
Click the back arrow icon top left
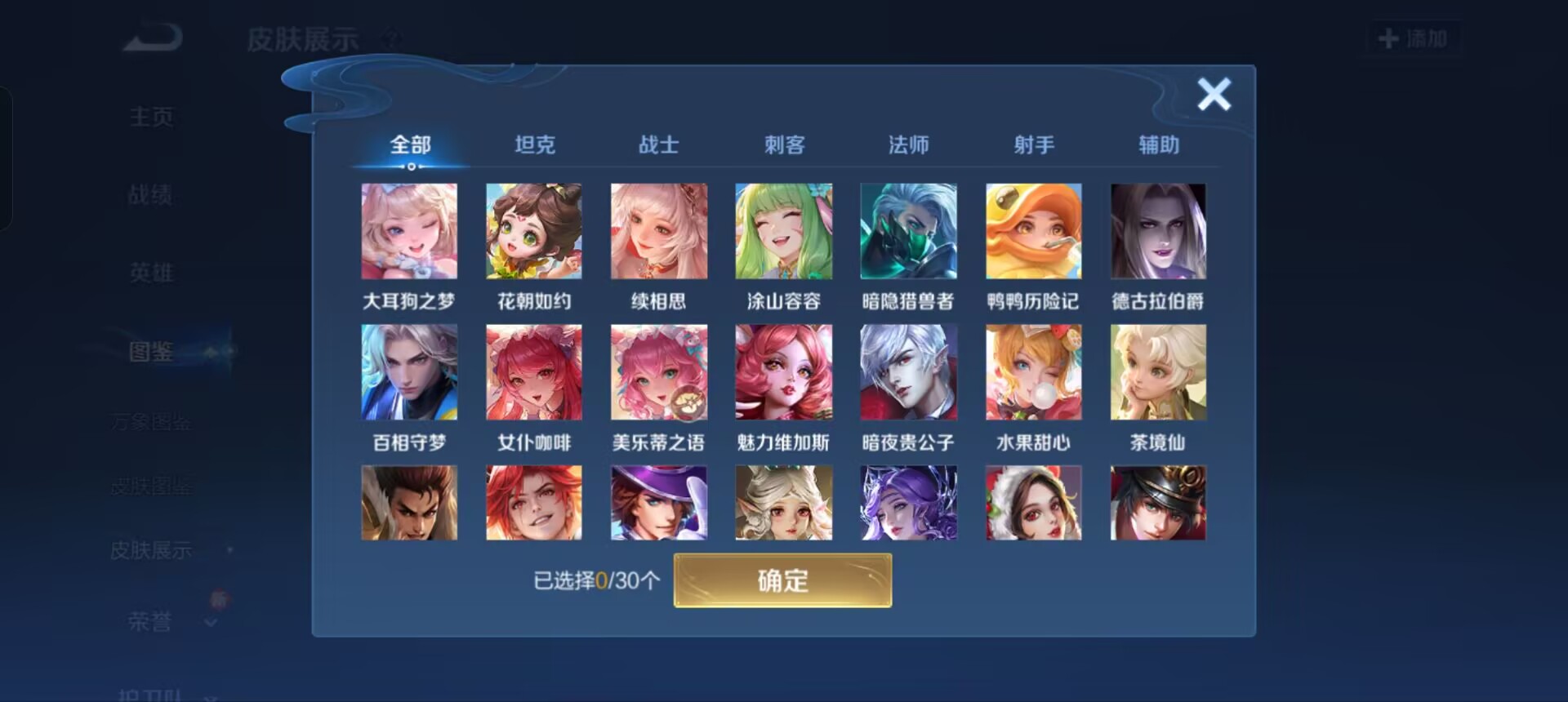pyautogui.click(x=151, y=37)
